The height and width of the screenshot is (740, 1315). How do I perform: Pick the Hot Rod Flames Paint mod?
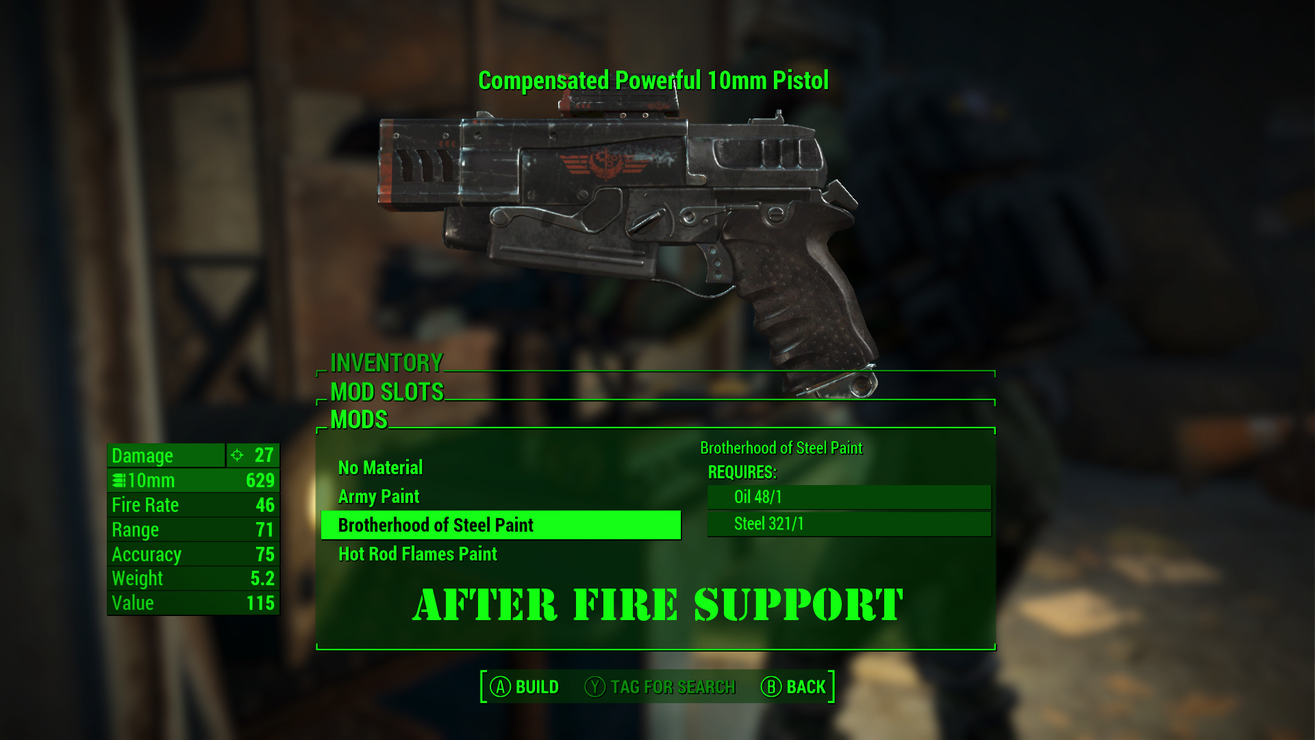(417, 554)
